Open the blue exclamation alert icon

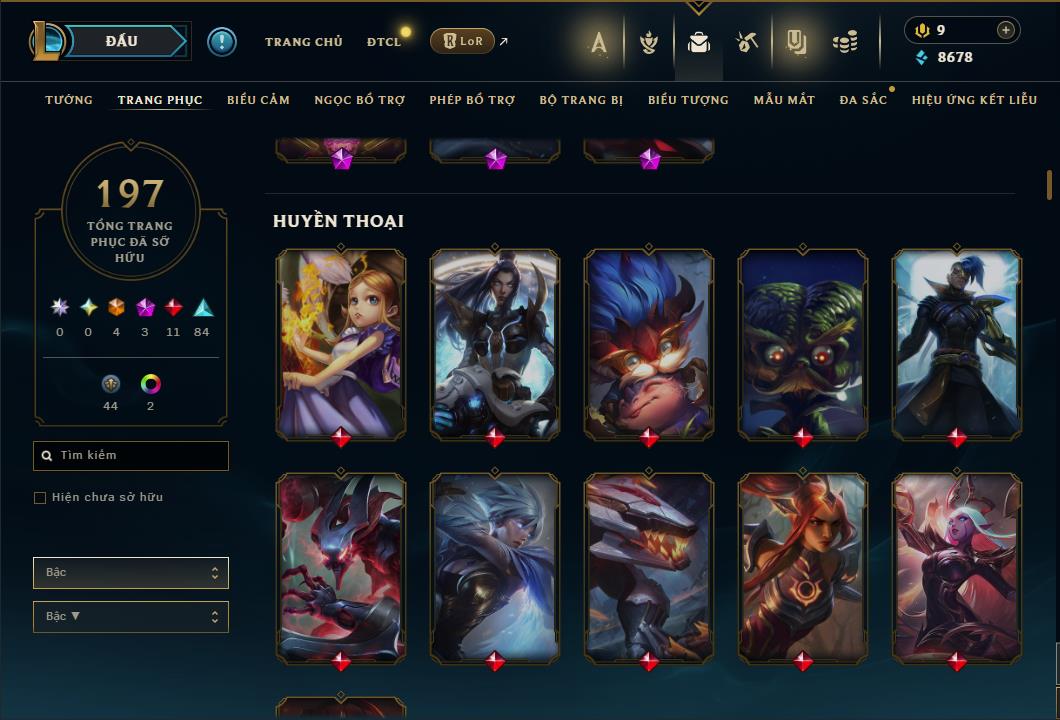point(222,42)
